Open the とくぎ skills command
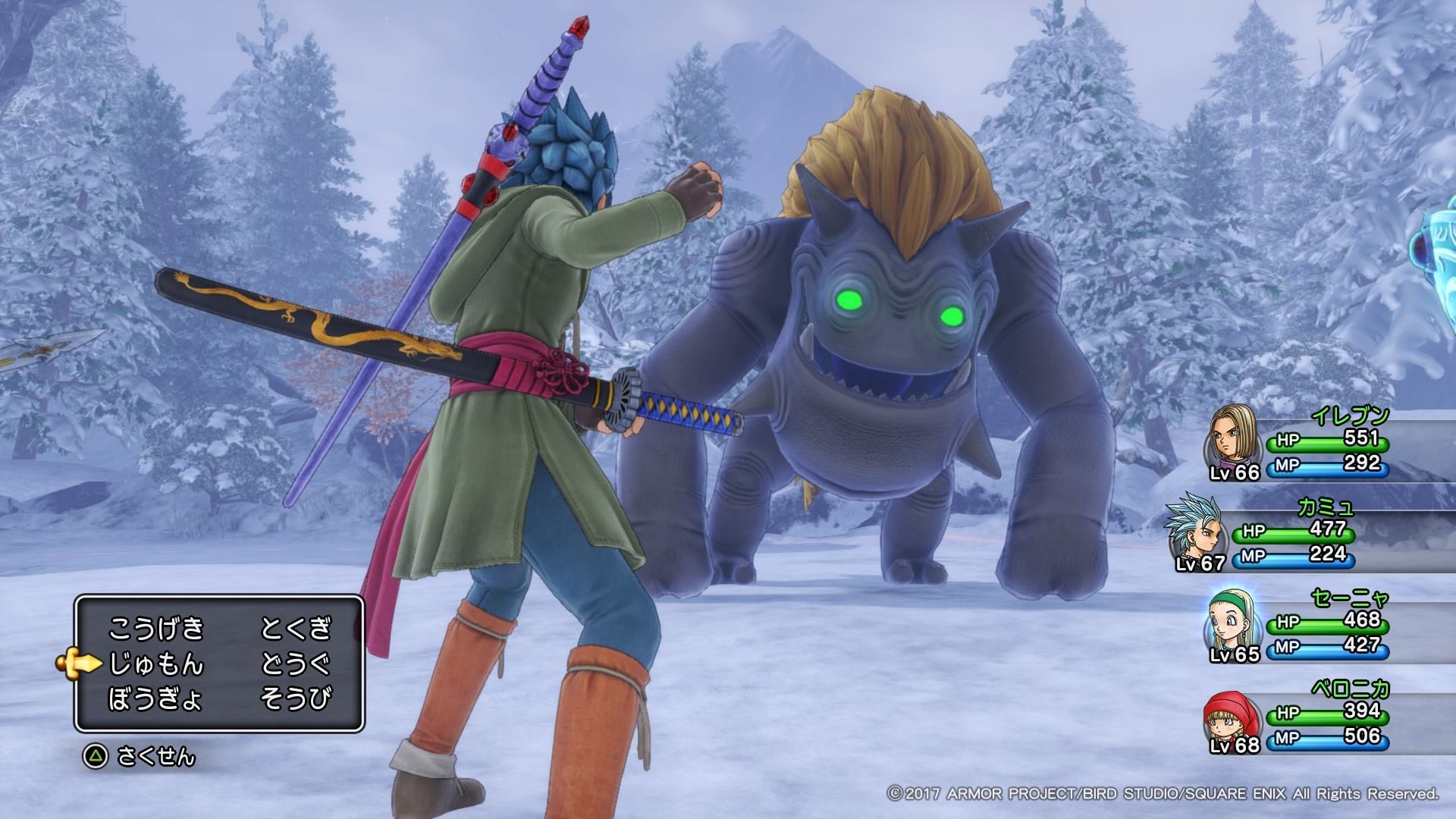1456x819 pixels. click(x=296, y=629)
